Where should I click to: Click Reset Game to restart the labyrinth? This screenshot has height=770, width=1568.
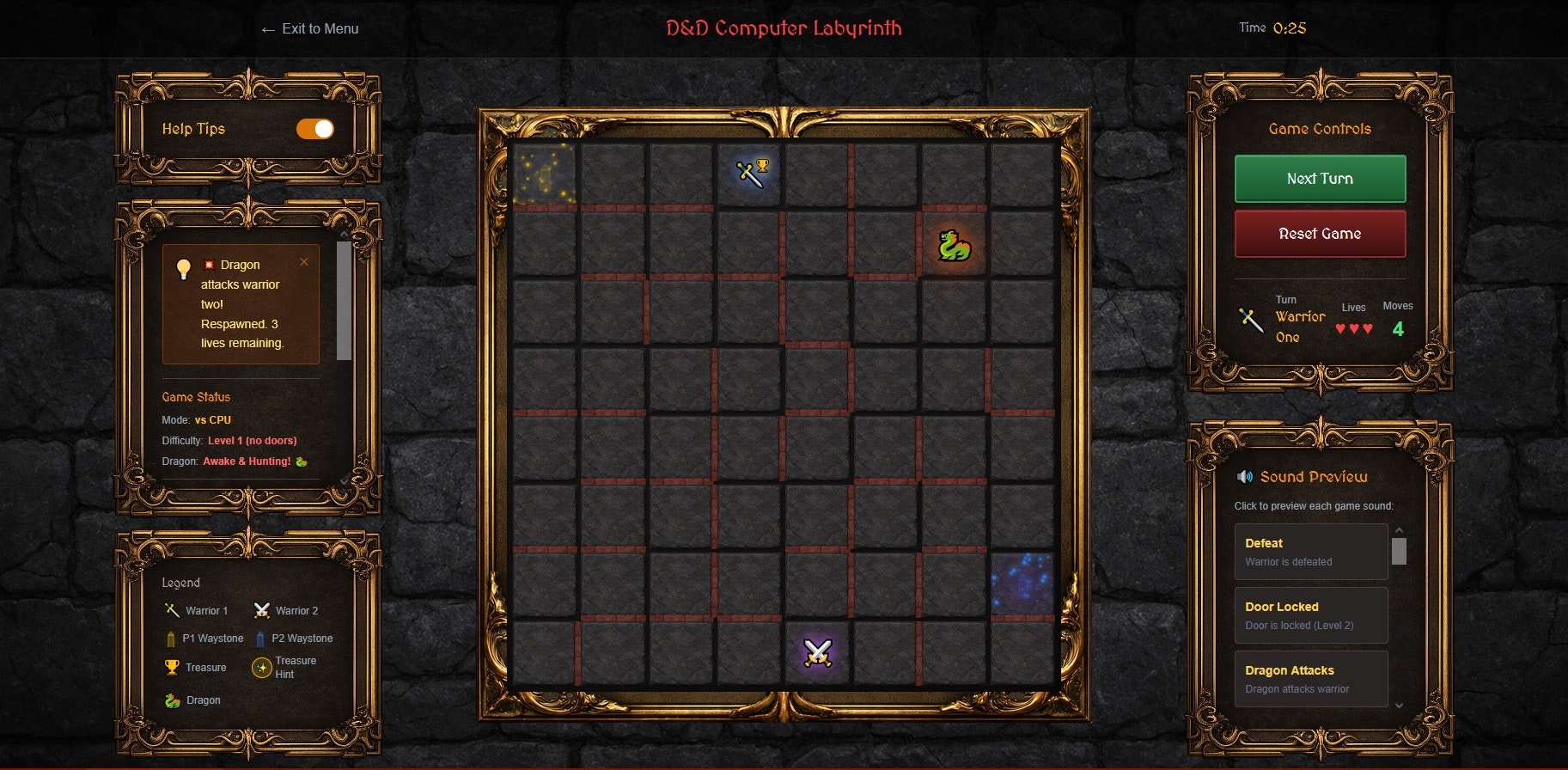tap(1320, 233)
